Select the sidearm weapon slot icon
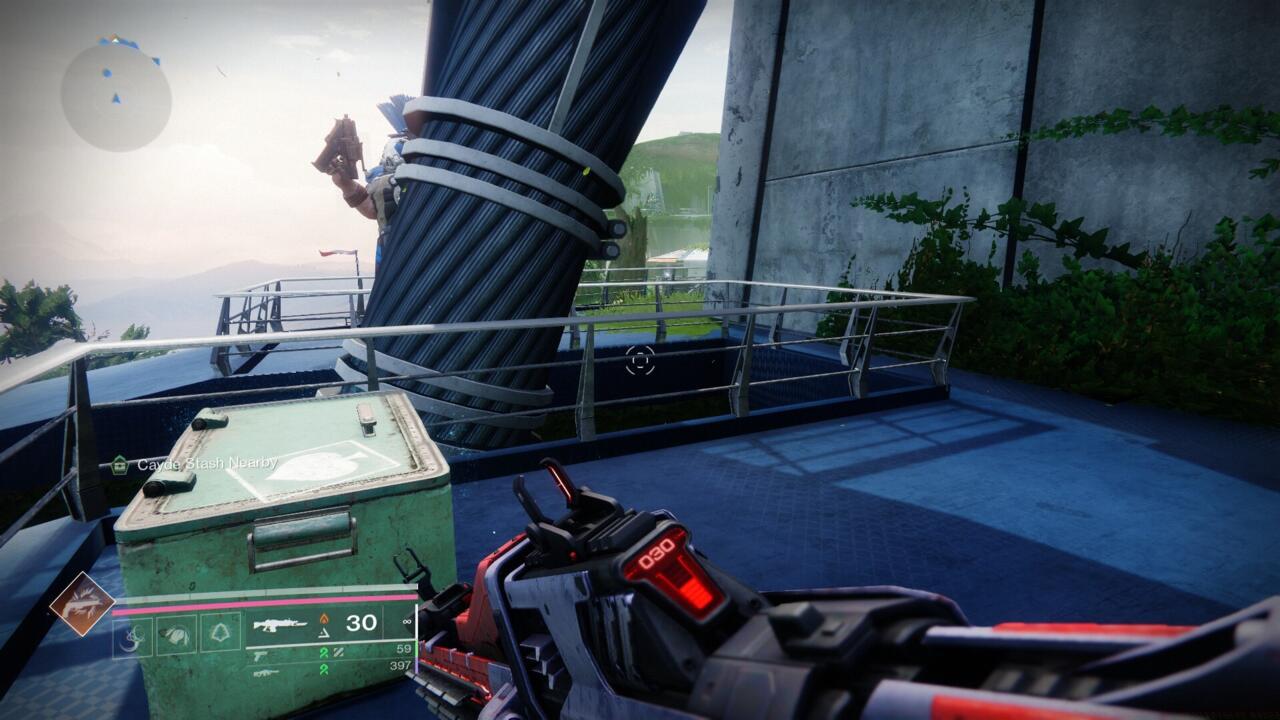This screenshot has height=720, width=1280. 259,657
